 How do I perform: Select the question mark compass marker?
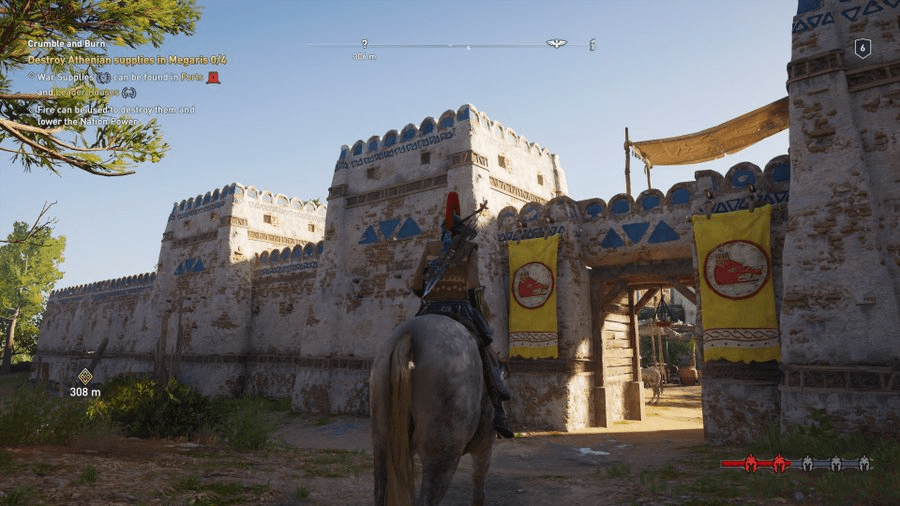364,44
